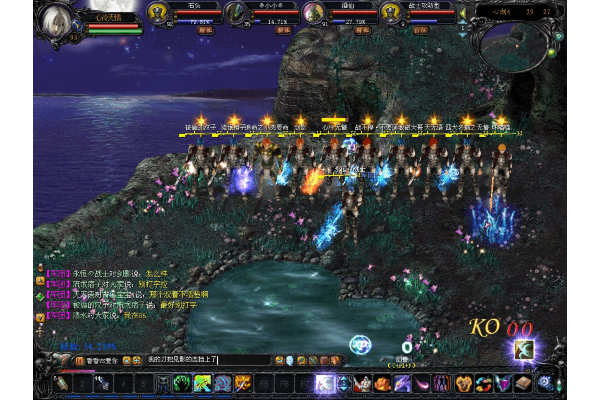Use the gold shield skill icon
This screenshot has width=600, height=400.
pos(463,383)
